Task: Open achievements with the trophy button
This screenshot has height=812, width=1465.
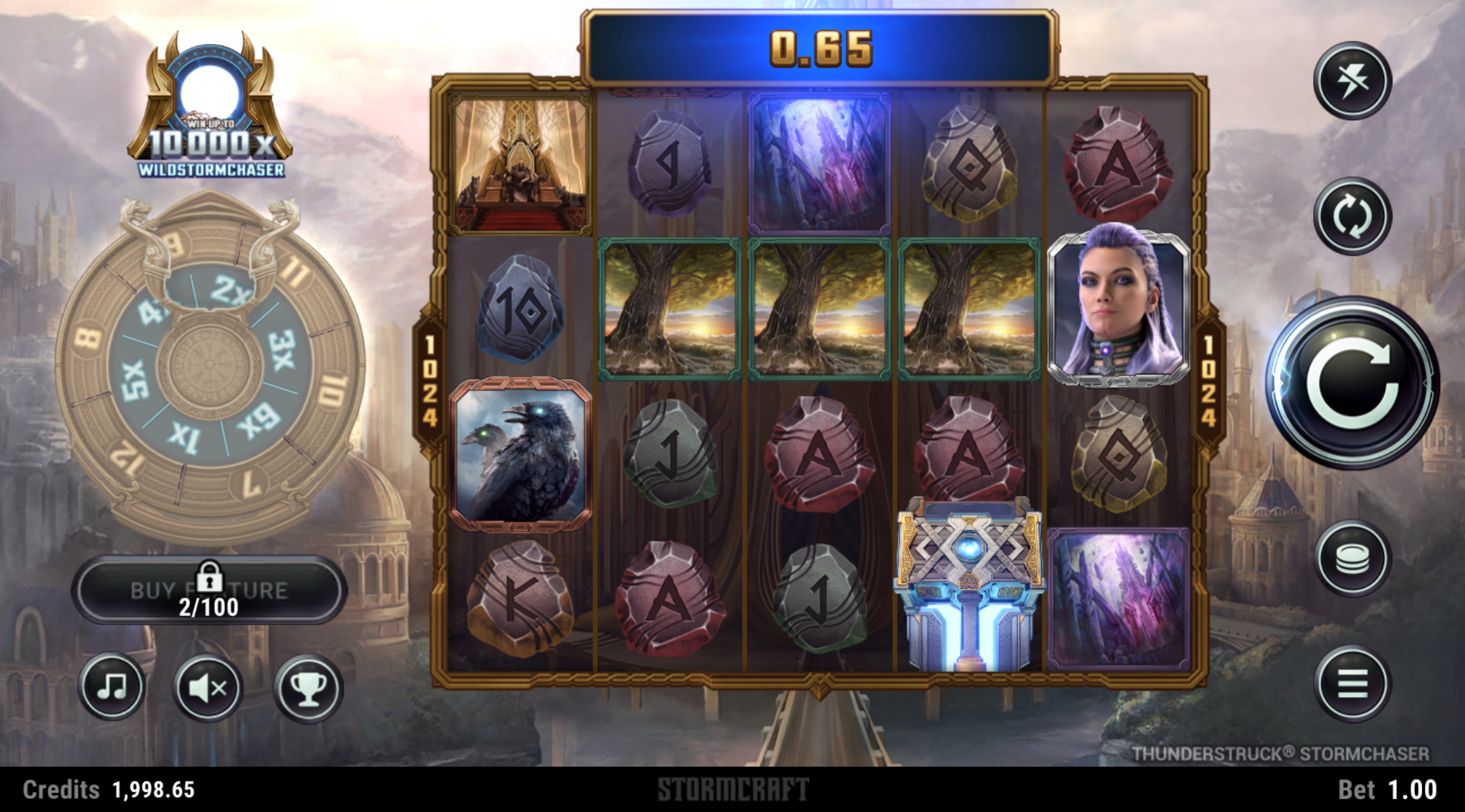Action: click(x=307, y=688)
